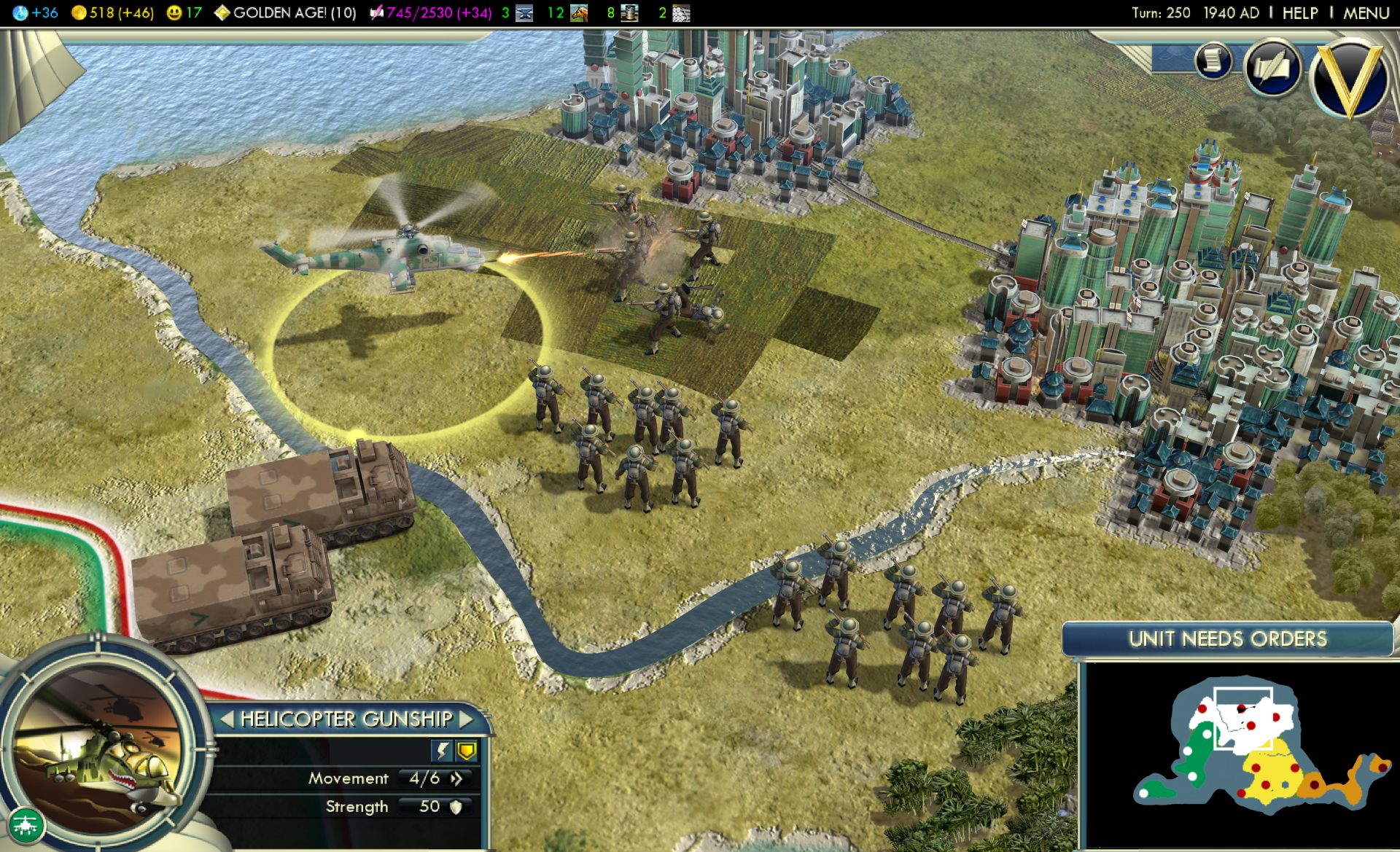Inspect horse resources via the horses icon
1400x852 pixels.
580,11
